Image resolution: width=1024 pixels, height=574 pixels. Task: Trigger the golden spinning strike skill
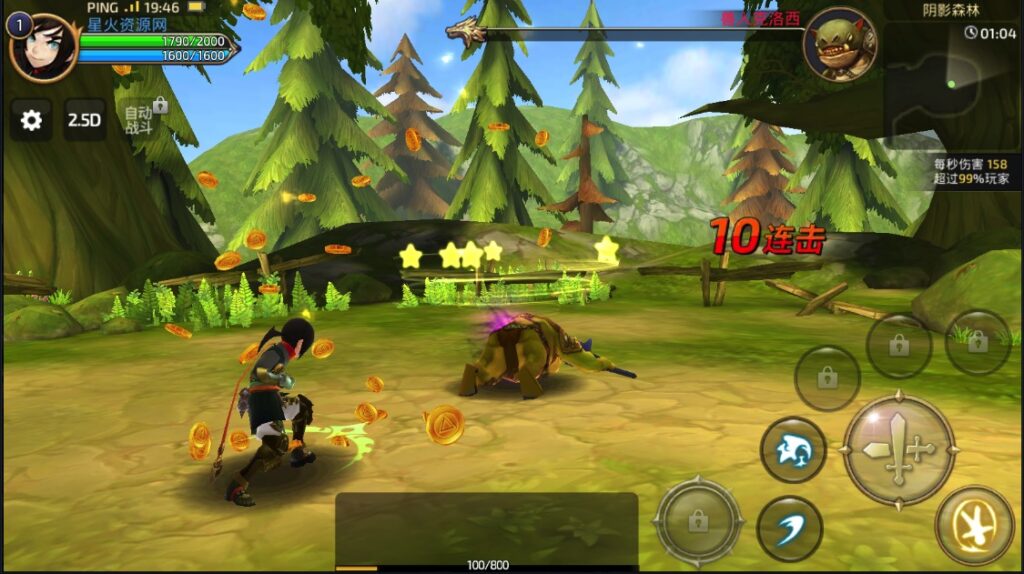pyautogui.click(x=974, y=525)
